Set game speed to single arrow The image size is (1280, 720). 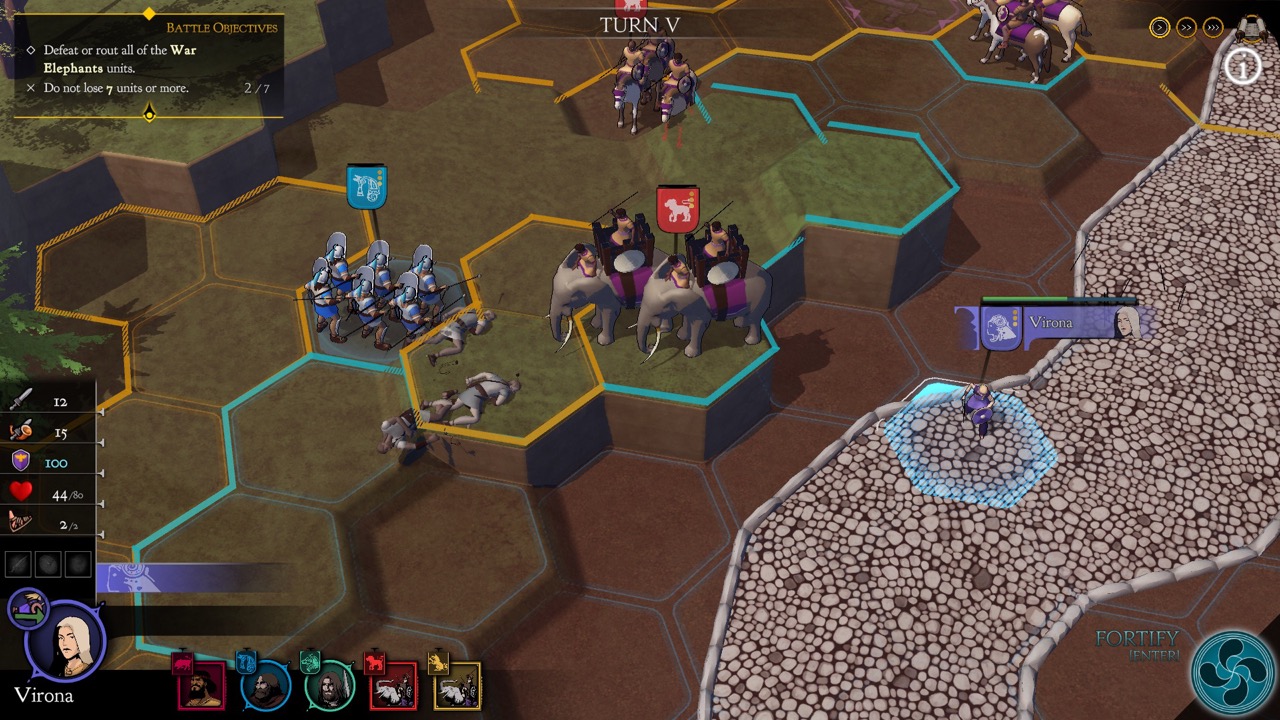tap(1159, 27)
